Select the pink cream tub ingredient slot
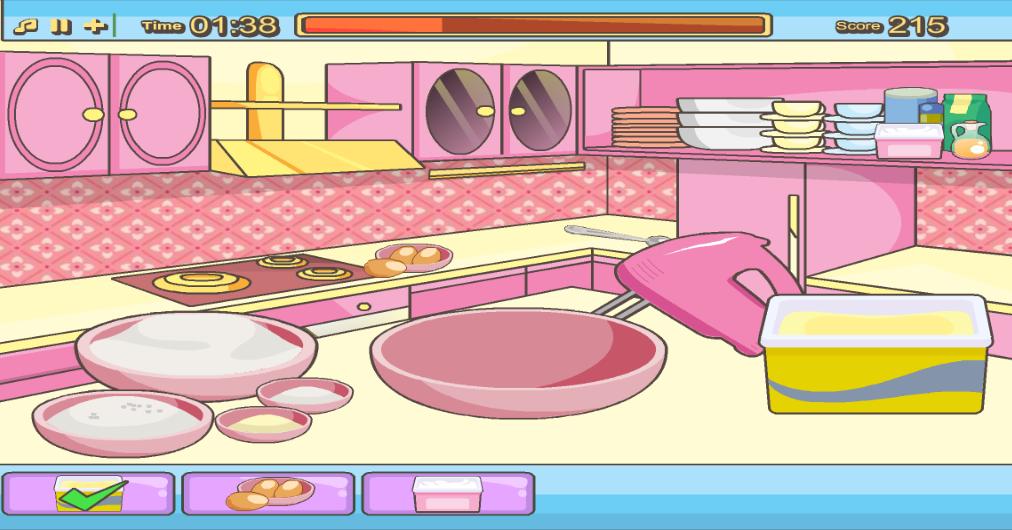The height and width of the screenshot is (530, 1012). click(447, 493)
